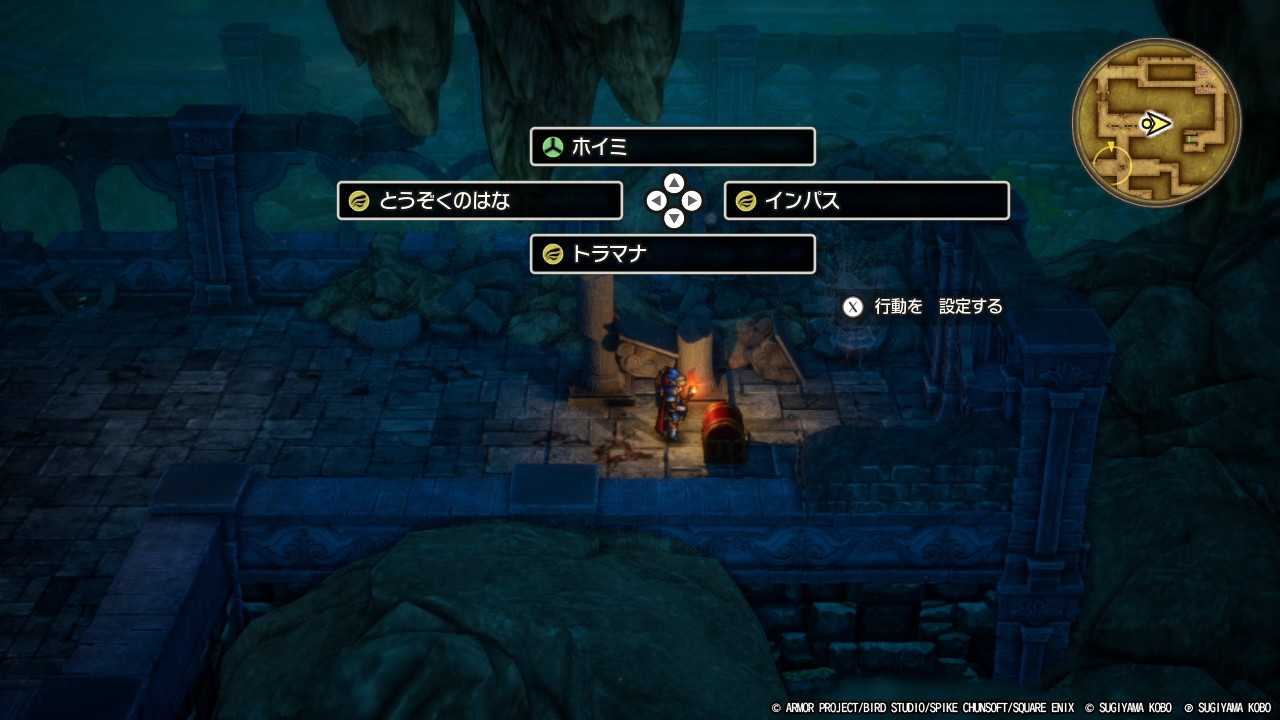
Task: Select the ホイミ healing spell
Action: coord(672,146)
